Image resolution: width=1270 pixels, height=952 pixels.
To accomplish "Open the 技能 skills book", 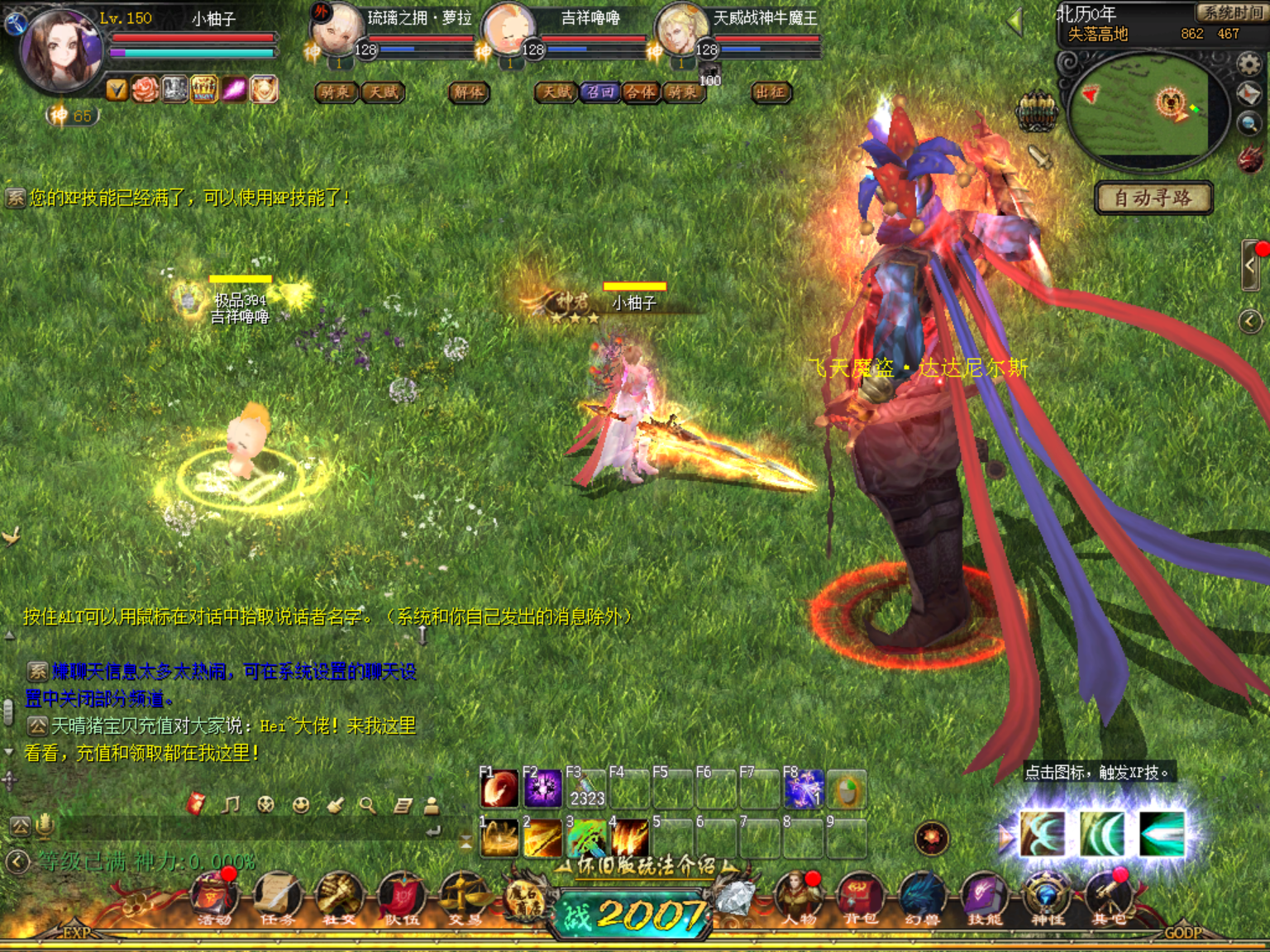I will [984, 897].
